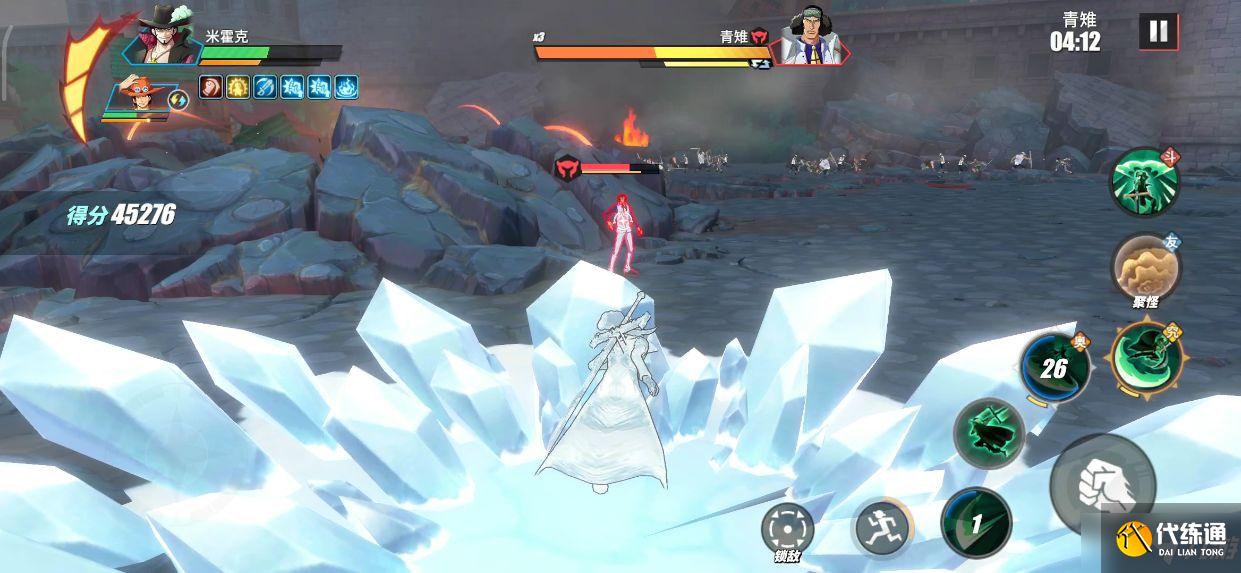
Task: Use the green slash skill showing 1
Action: (x=975, y=522)
